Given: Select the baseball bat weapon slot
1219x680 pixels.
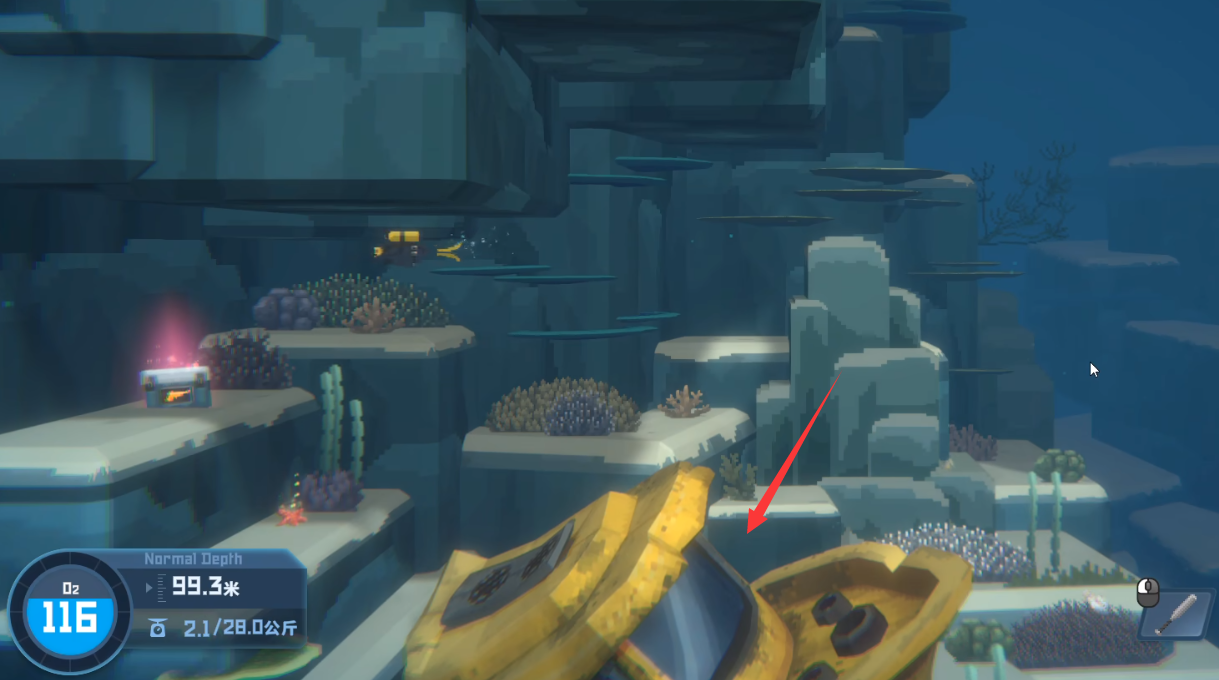Looking at the screenshot, I should (1178, 613).
